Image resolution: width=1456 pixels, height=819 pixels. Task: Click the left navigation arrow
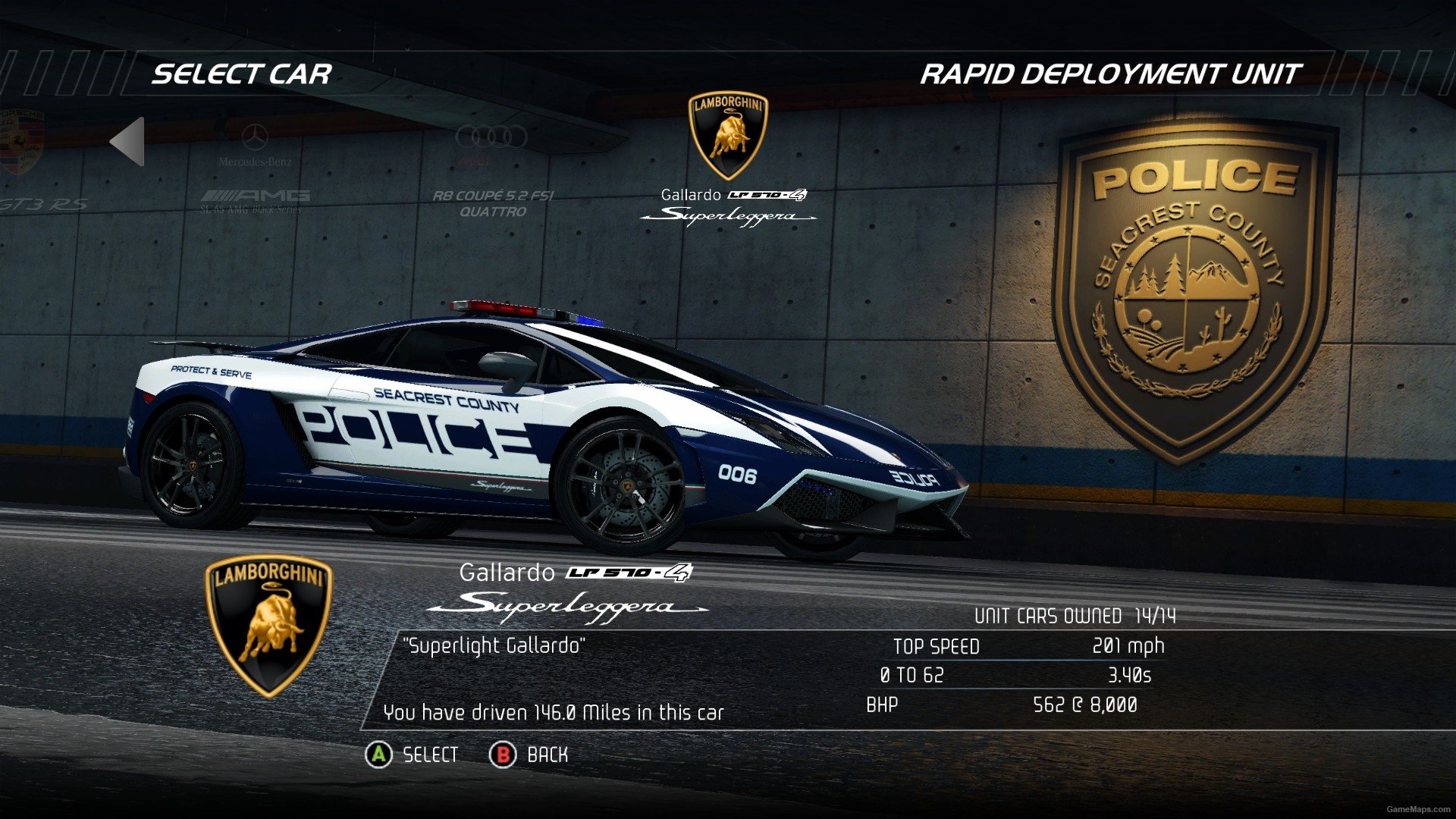(x=126, y=141)
